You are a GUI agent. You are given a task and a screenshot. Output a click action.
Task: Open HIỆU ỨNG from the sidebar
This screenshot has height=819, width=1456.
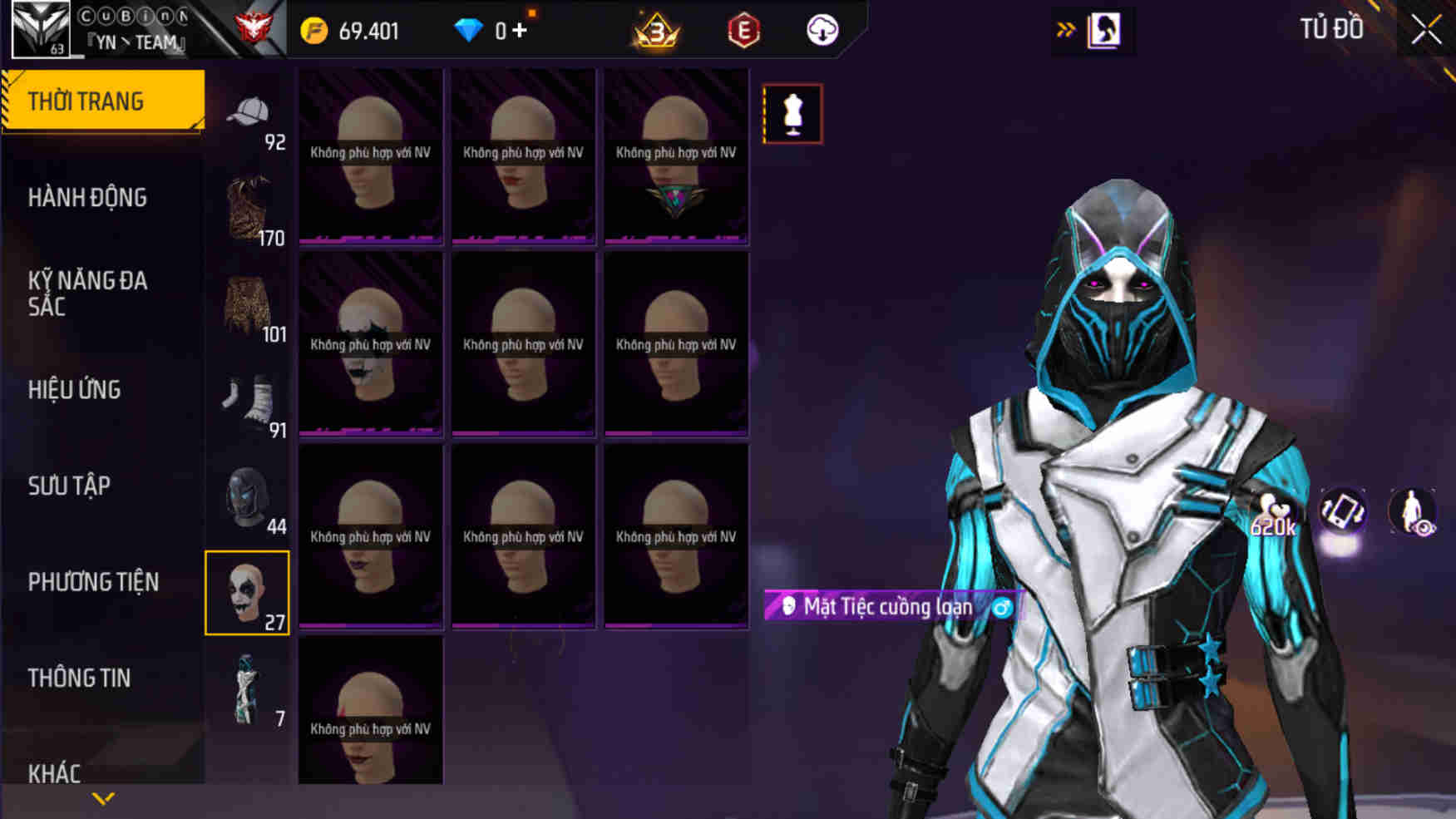(73, 390)
